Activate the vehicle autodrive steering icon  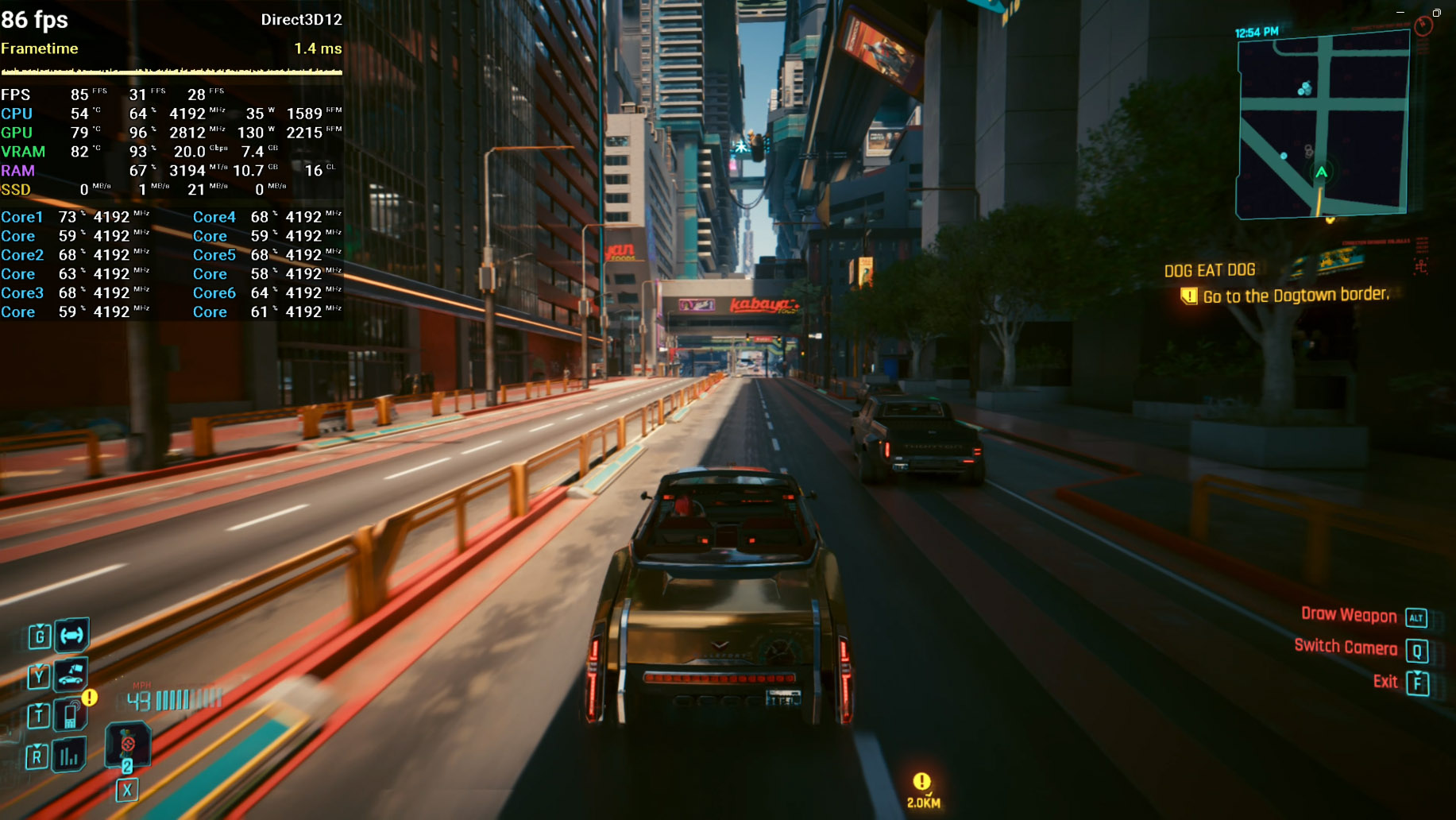tap(71, 635)
